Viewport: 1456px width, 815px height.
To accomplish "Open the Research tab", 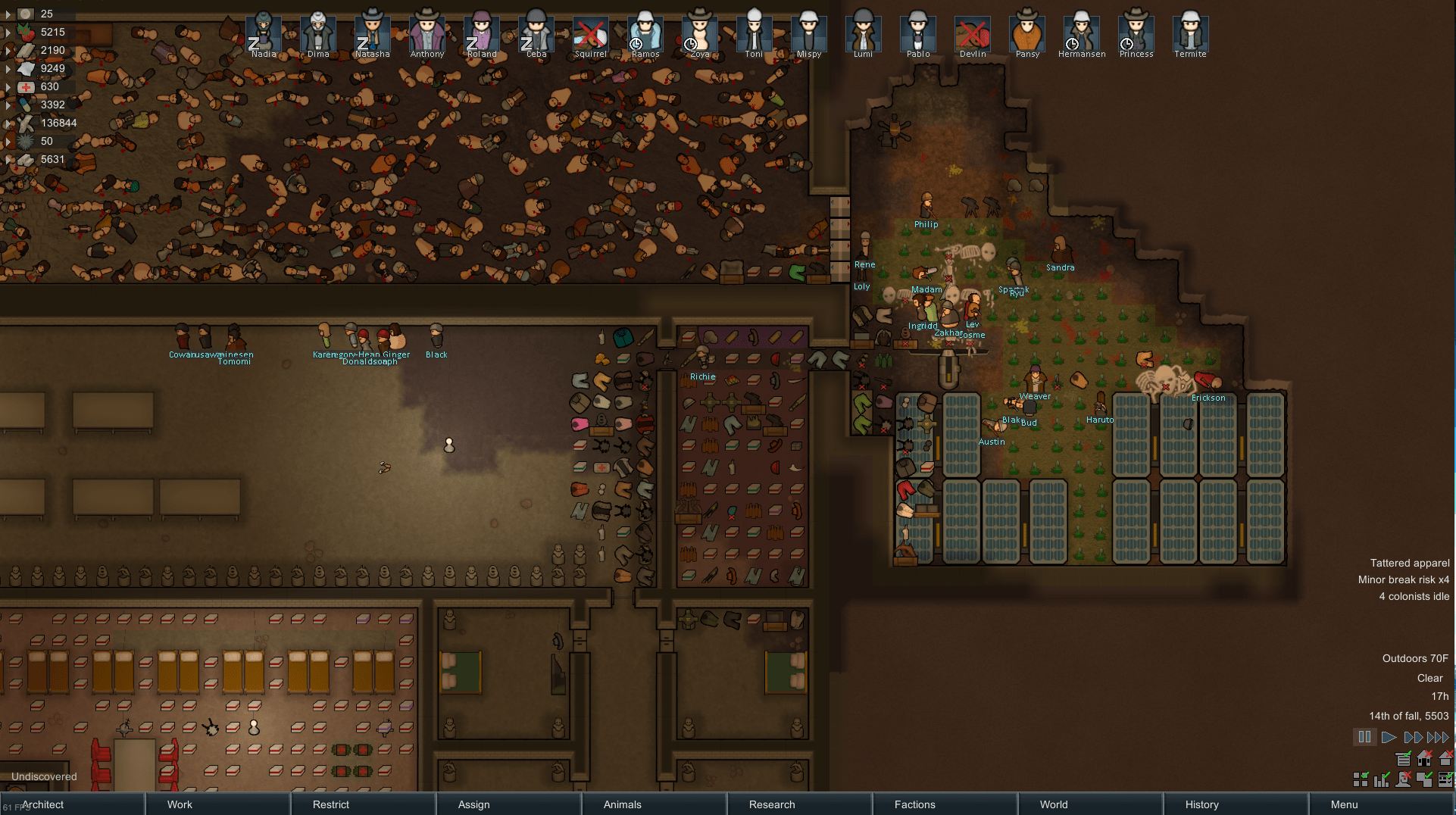I will click(x=770, y=804).
